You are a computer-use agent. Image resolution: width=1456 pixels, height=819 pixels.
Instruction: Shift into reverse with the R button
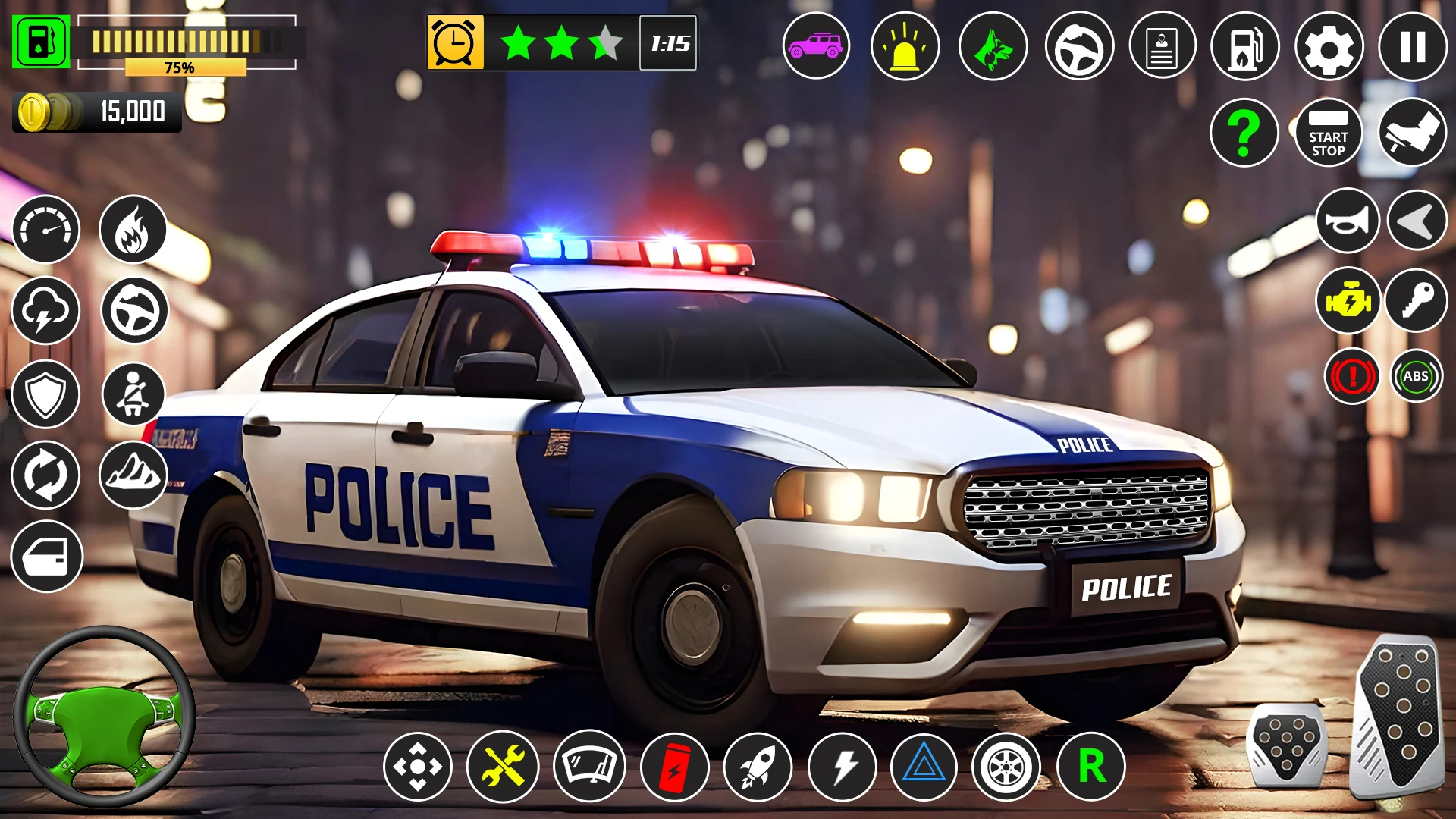click(1091, 767)
